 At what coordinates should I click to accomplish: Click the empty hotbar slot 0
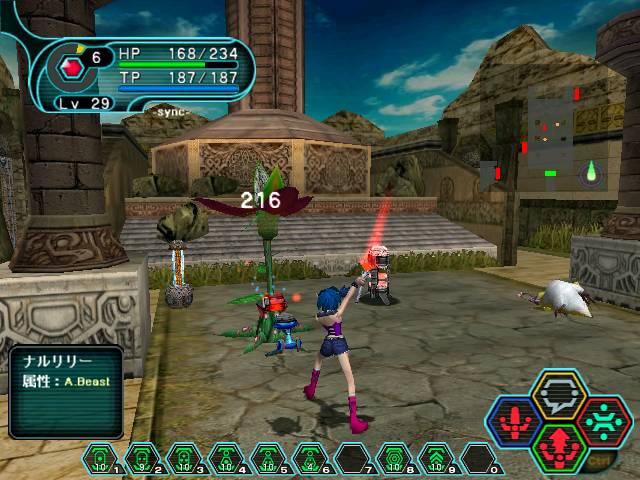point(478,457)
